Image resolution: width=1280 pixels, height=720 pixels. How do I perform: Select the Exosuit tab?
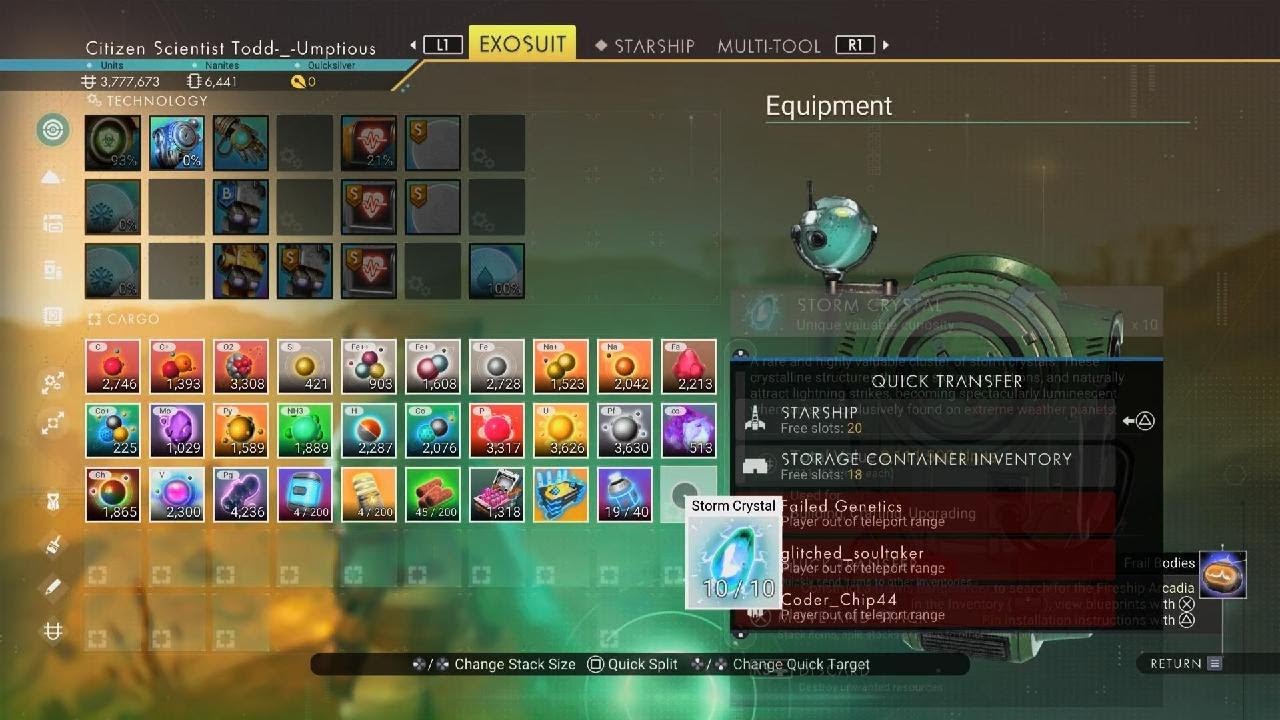[x=522, y=44]
